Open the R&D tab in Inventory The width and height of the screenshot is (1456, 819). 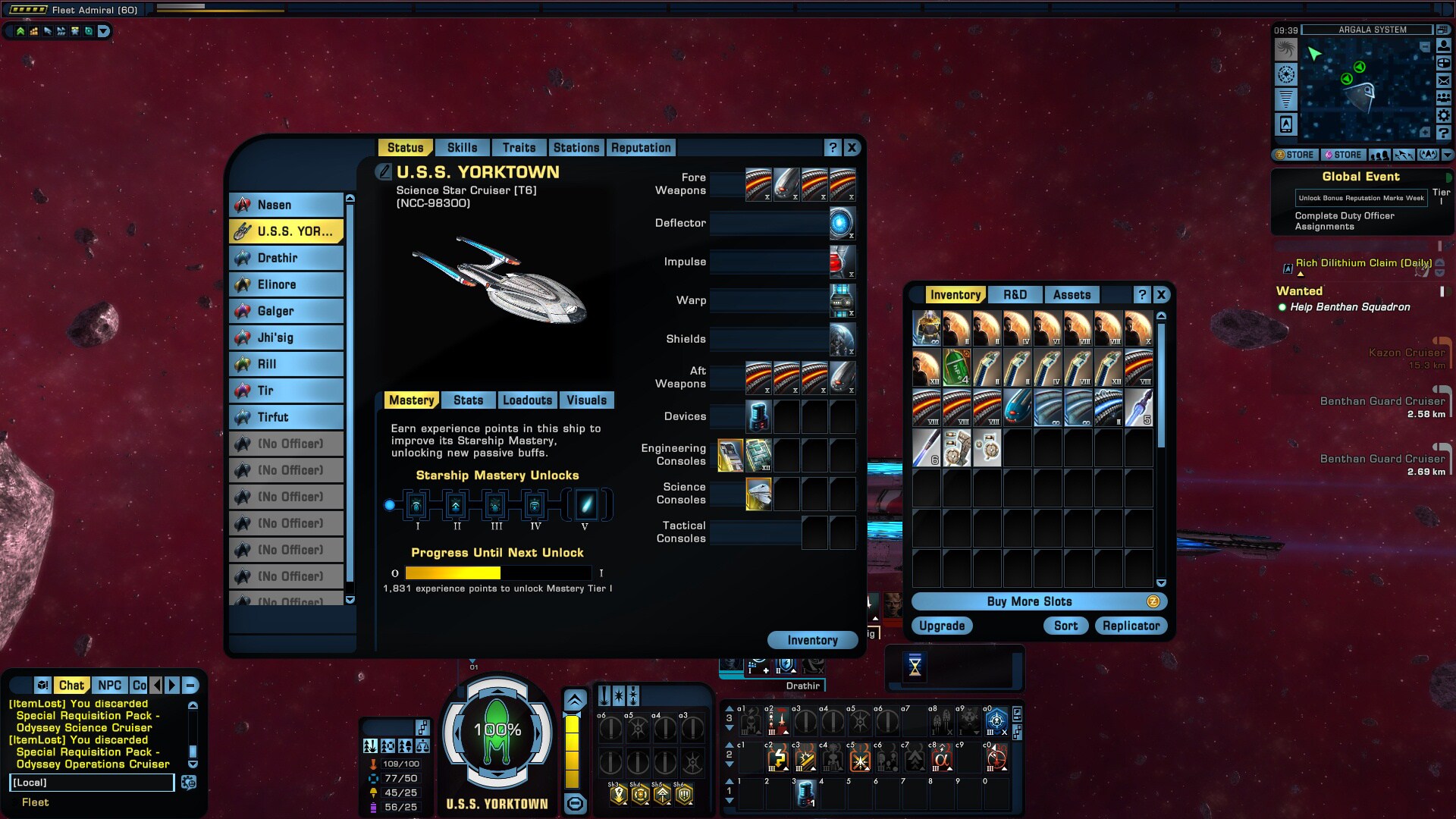(1015, 294)
